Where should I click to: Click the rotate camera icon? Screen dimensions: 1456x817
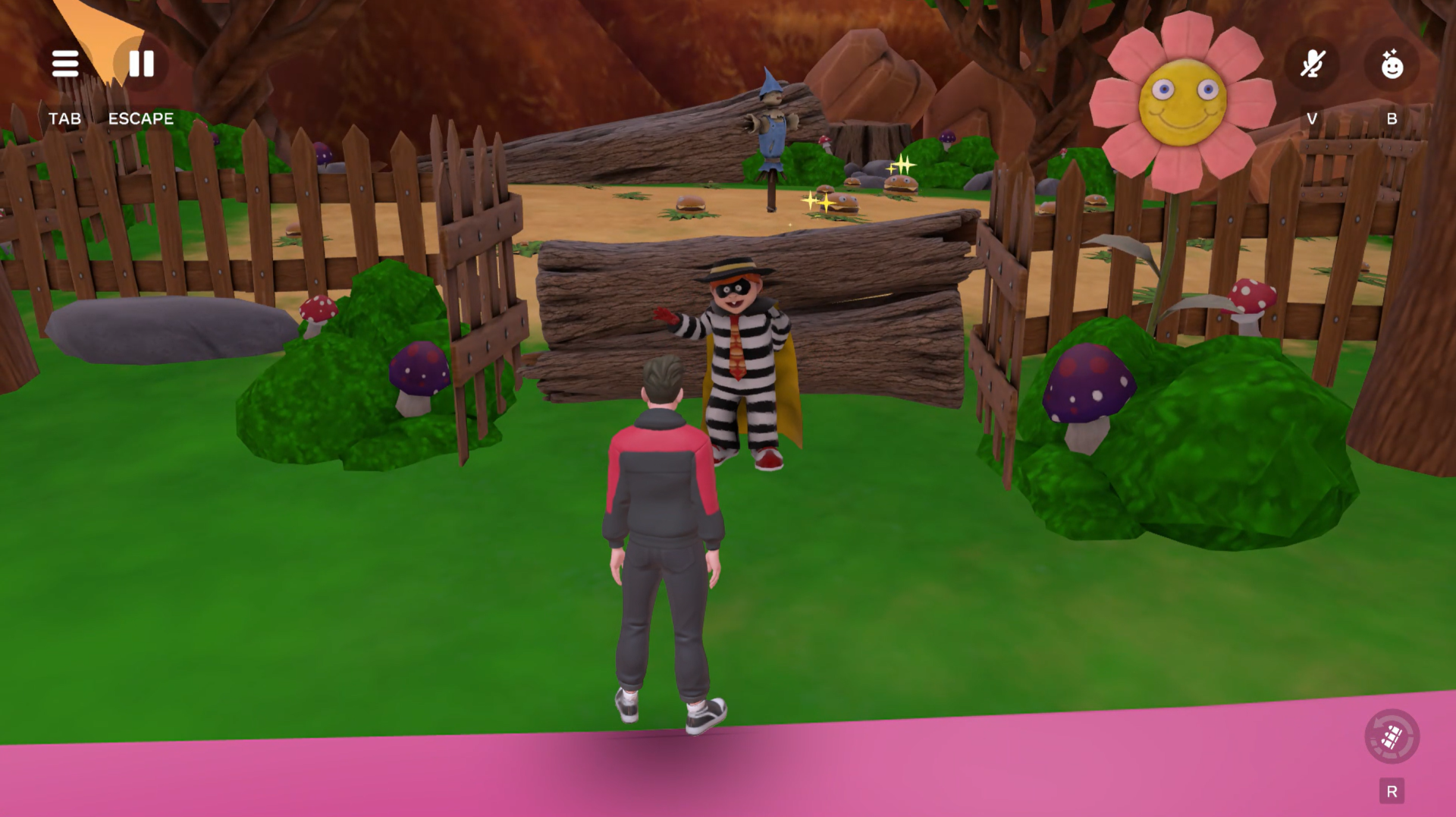click(1392, 737)
